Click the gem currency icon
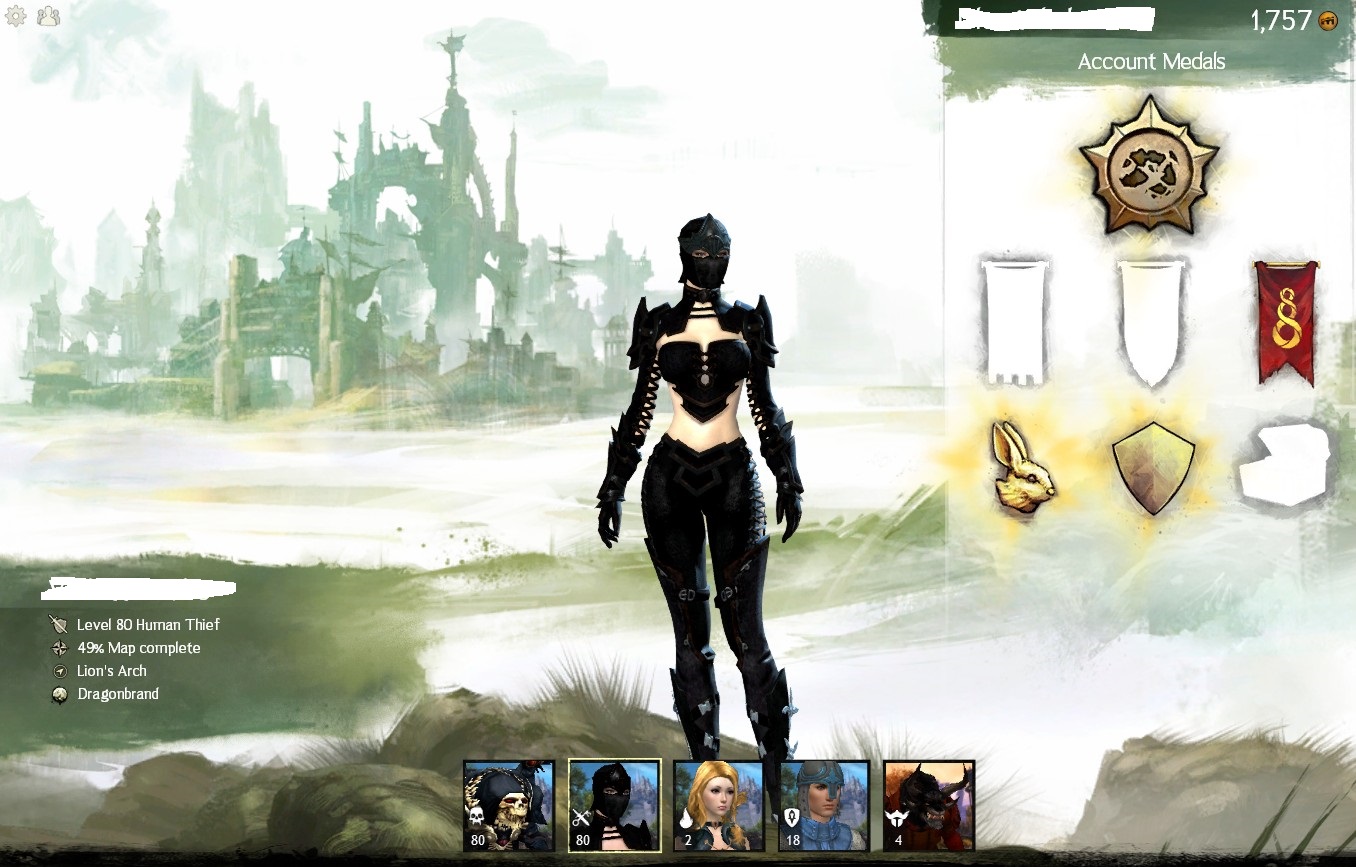Screen dimensions: 1356x867 (1327, 20)
